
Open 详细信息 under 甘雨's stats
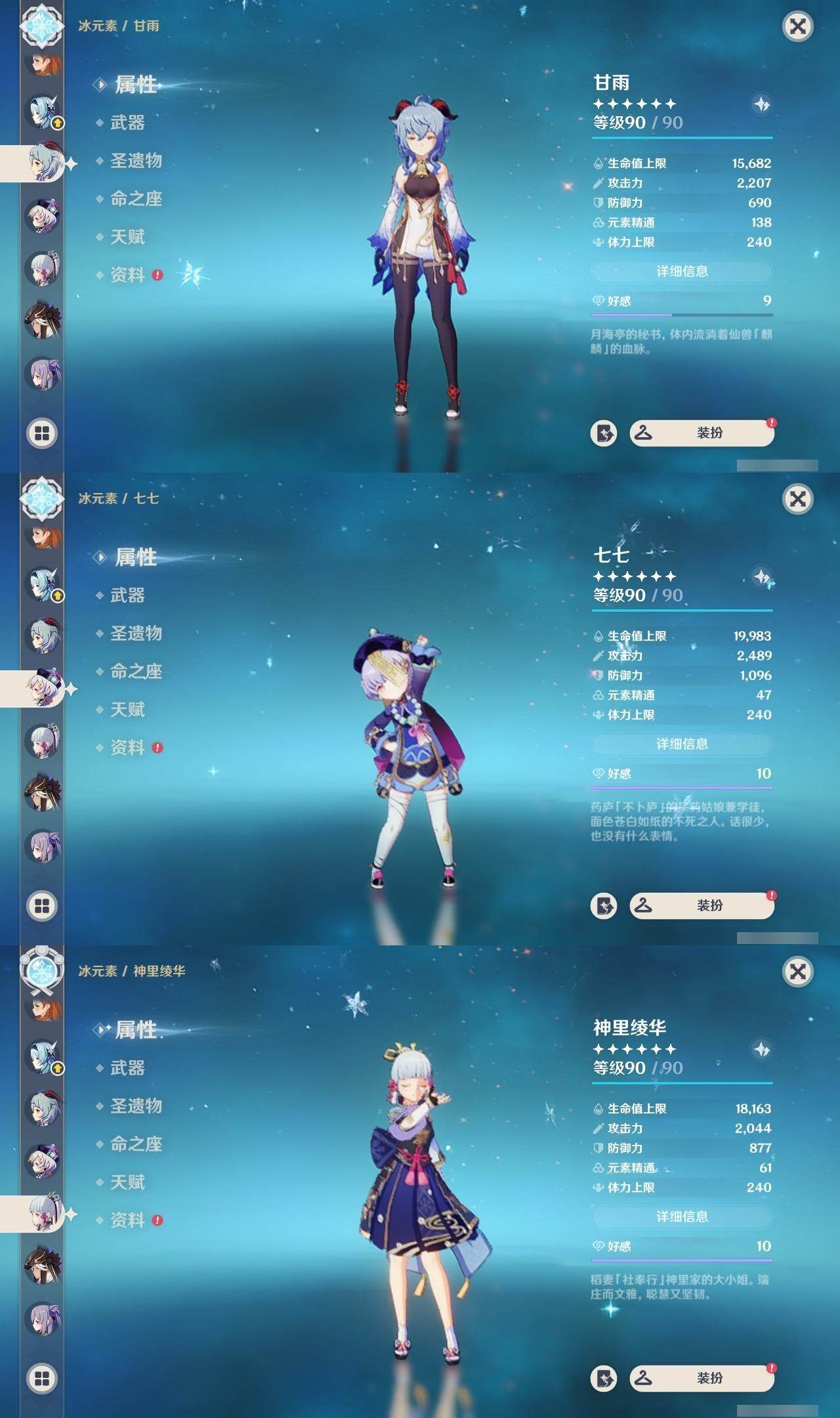pos(682,271)
